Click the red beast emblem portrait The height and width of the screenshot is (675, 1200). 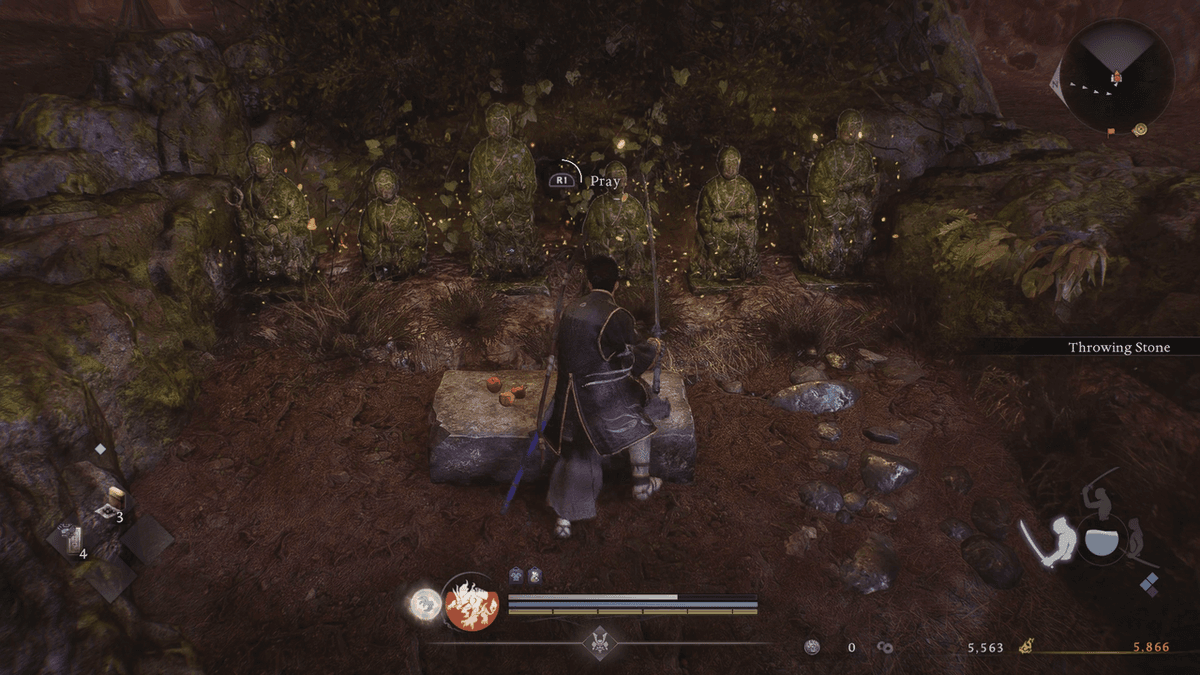[x=471, y=603]
